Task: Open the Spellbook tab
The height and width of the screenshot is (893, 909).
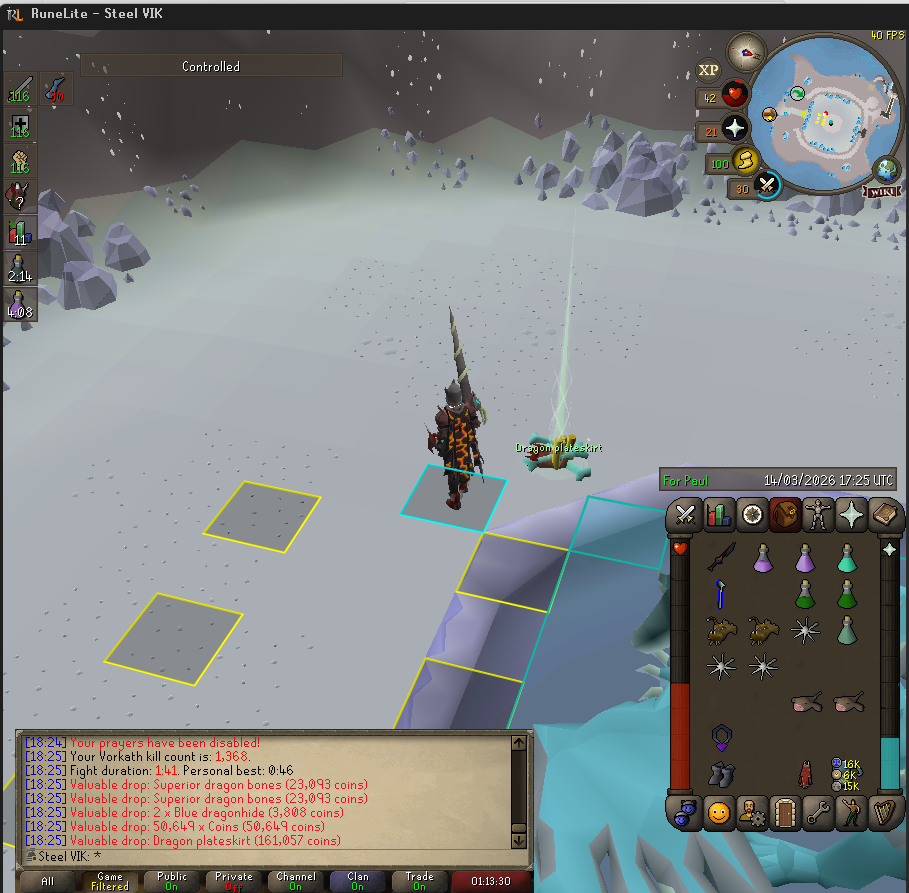Action: pyautogui.click(x=885, y=515)
